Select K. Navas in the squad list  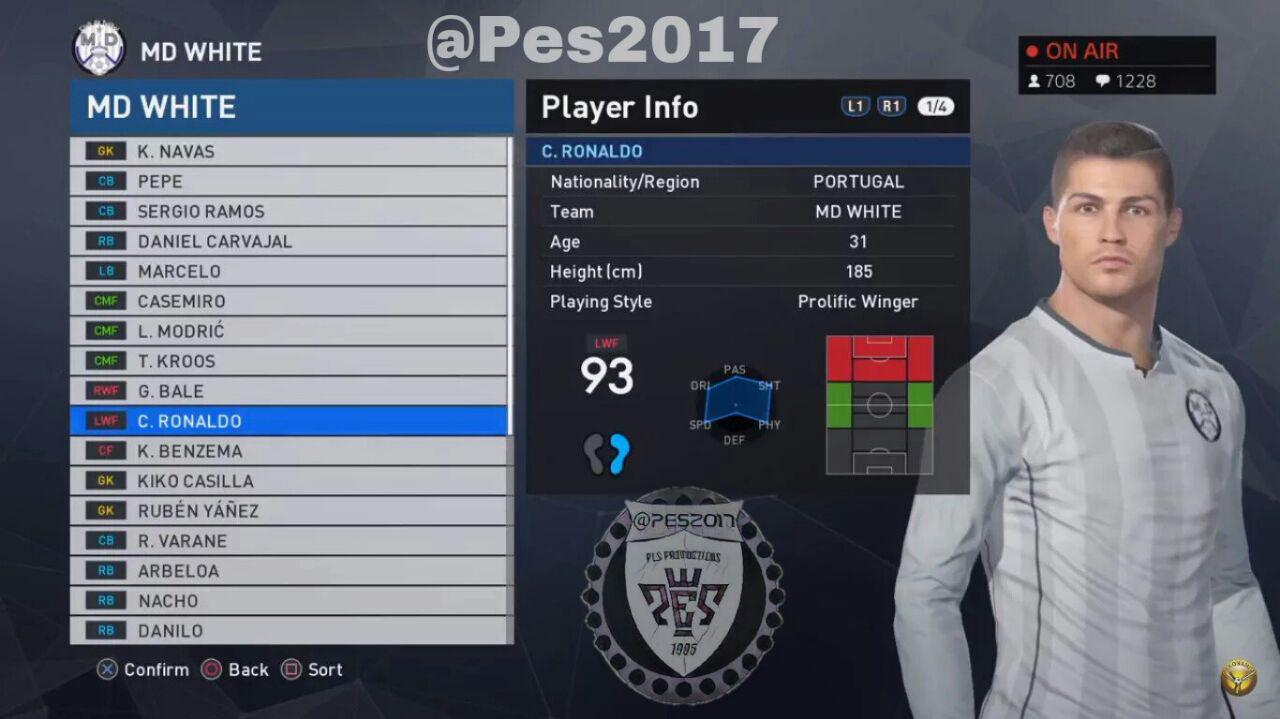point(288,151)
